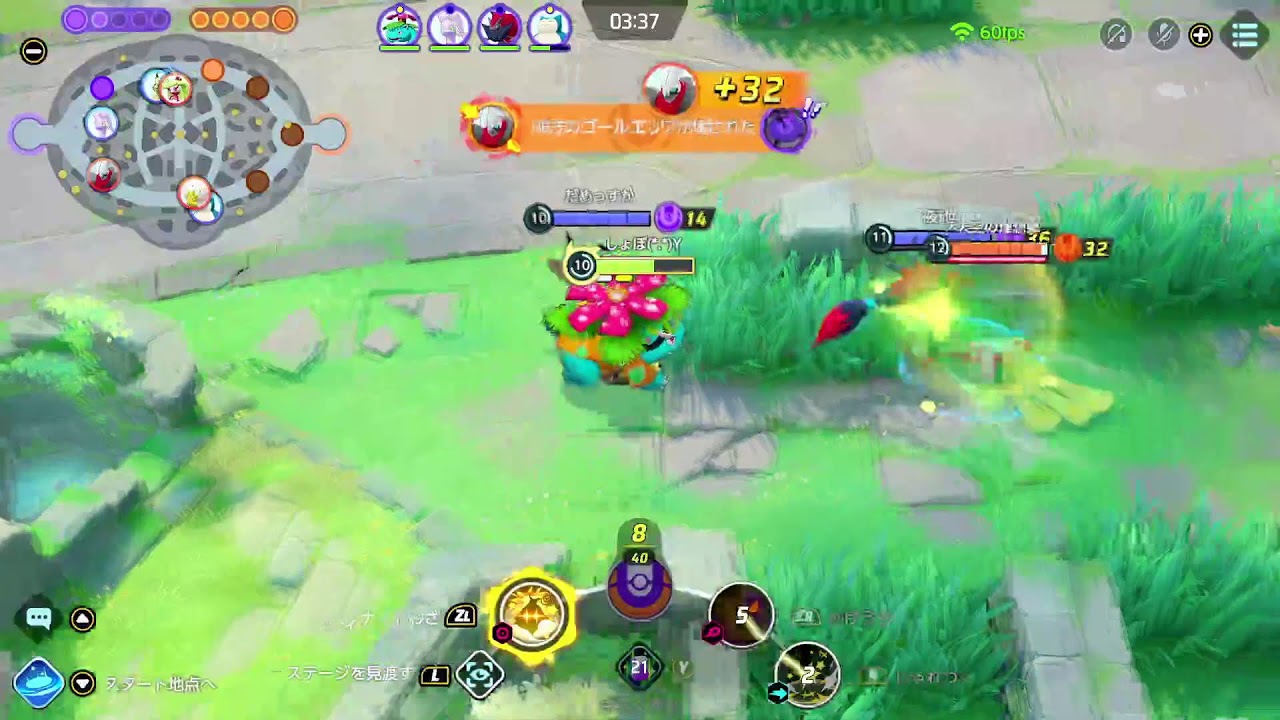The width and height of the screenshot is (1280, 720).
Task: Tap the Poké Ball score button showing 40
Action: coord(640,582)
